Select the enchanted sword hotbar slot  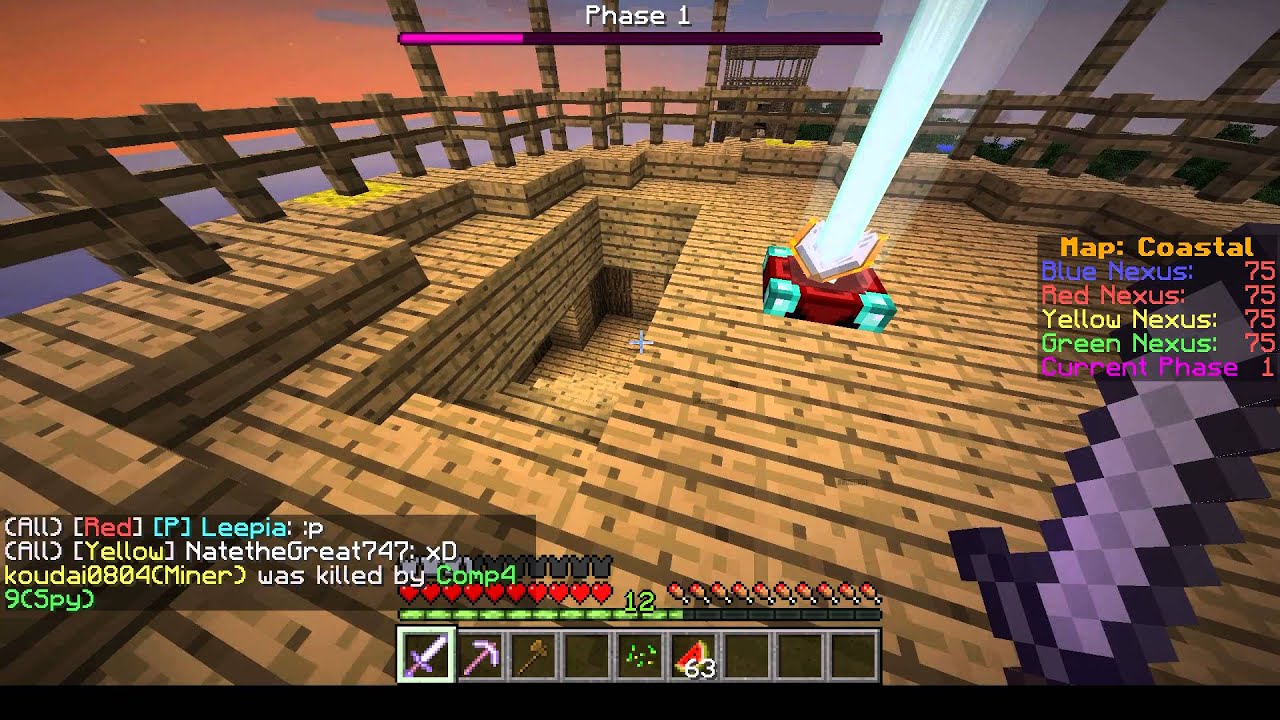click(427, 656)
